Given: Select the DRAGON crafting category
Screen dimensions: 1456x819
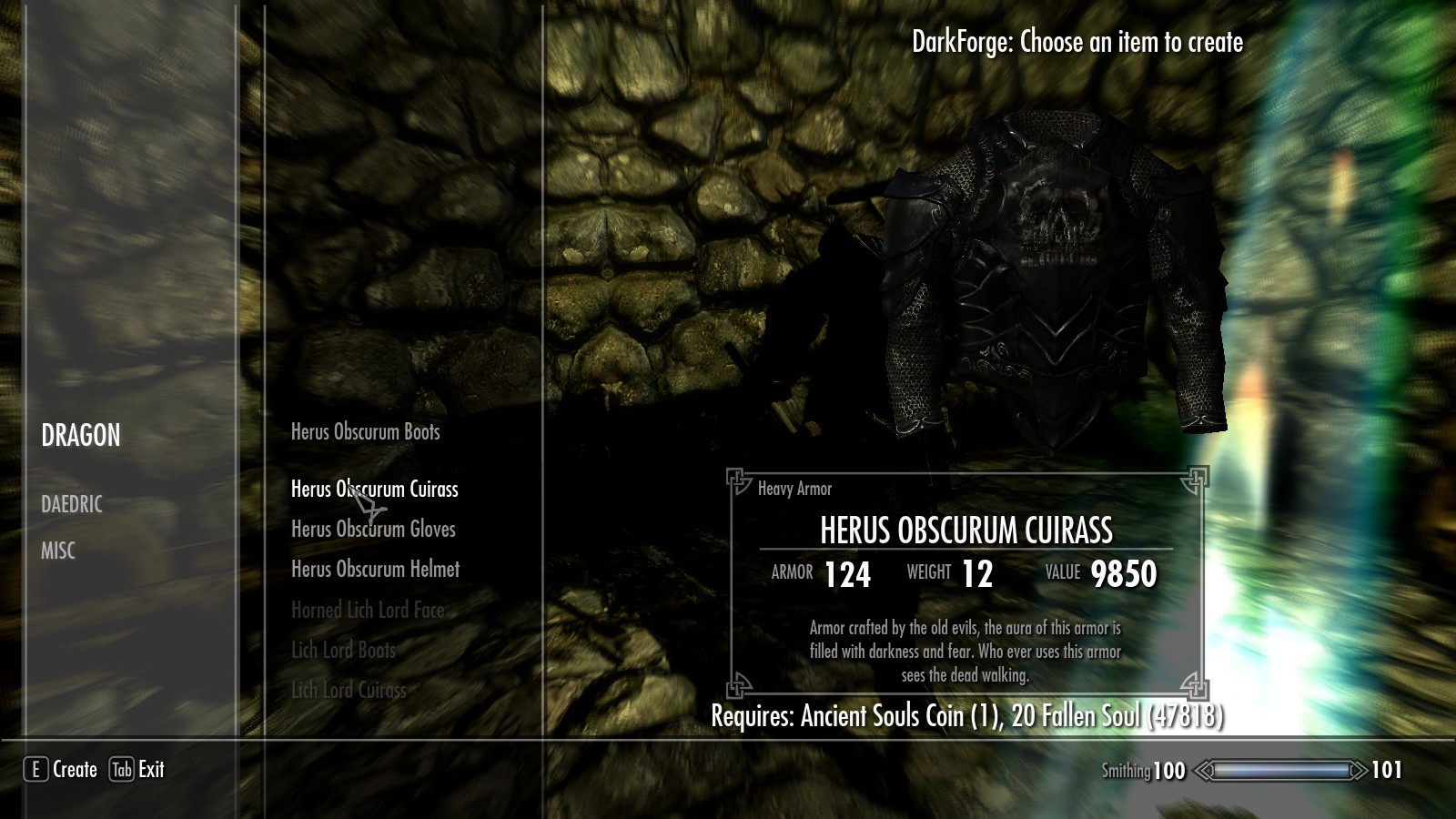Looking at the screenshot, I should point(81,436).
